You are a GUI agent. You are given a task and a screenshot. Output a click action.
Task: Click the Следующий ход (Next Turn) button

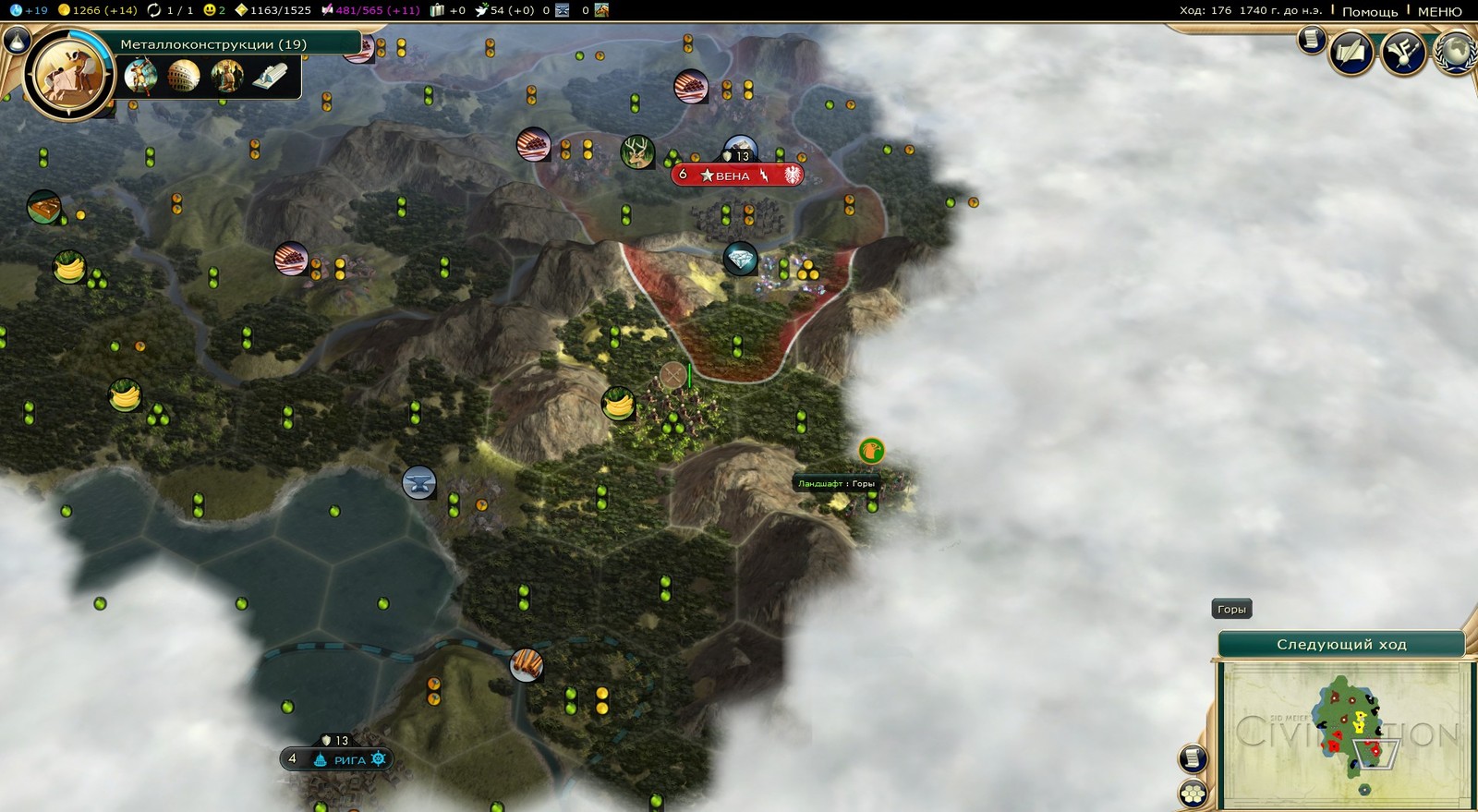(x=1340, y=644)
